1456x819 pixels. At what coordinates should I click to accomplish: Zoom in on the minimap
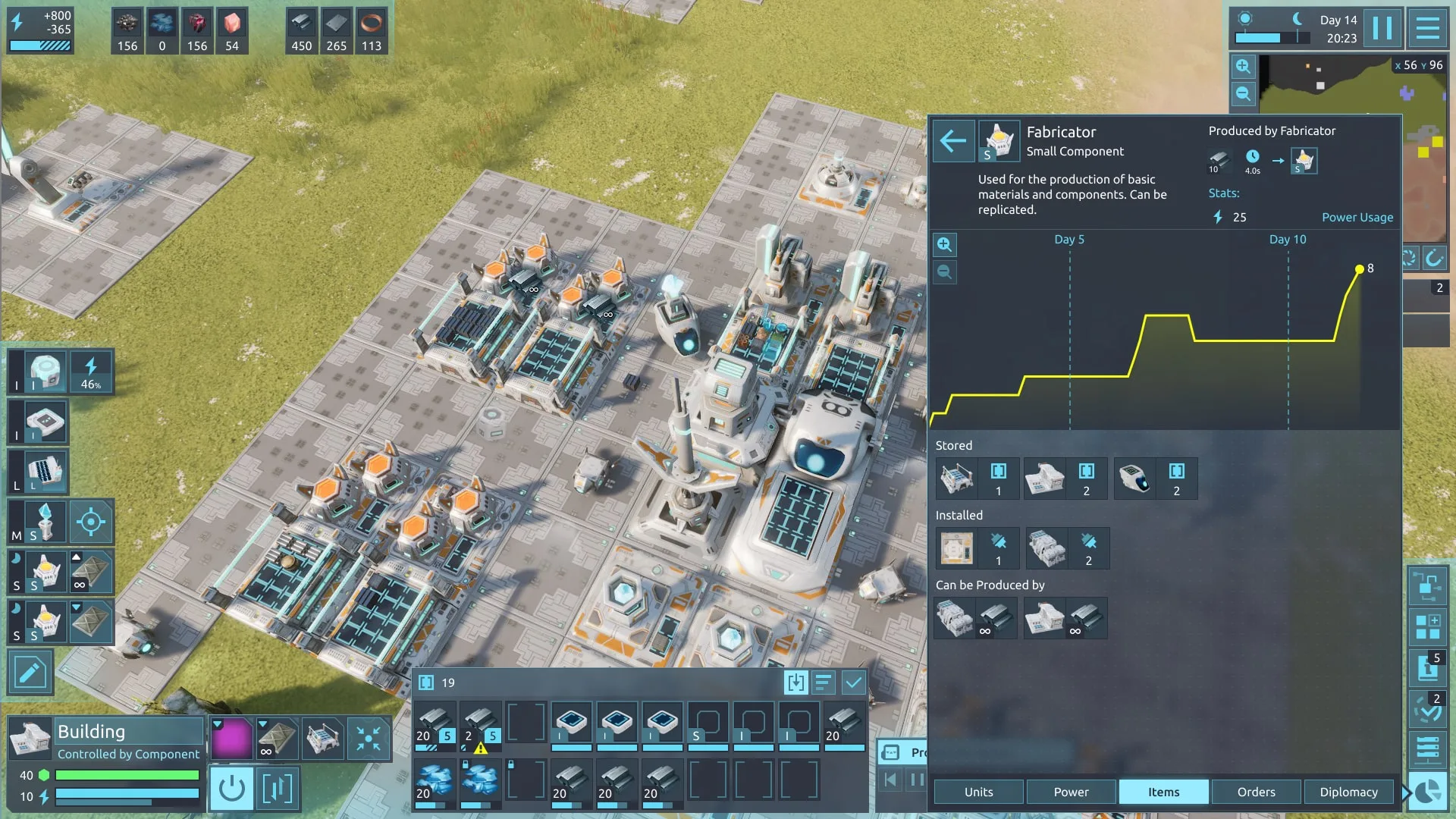pos(1243,67)
